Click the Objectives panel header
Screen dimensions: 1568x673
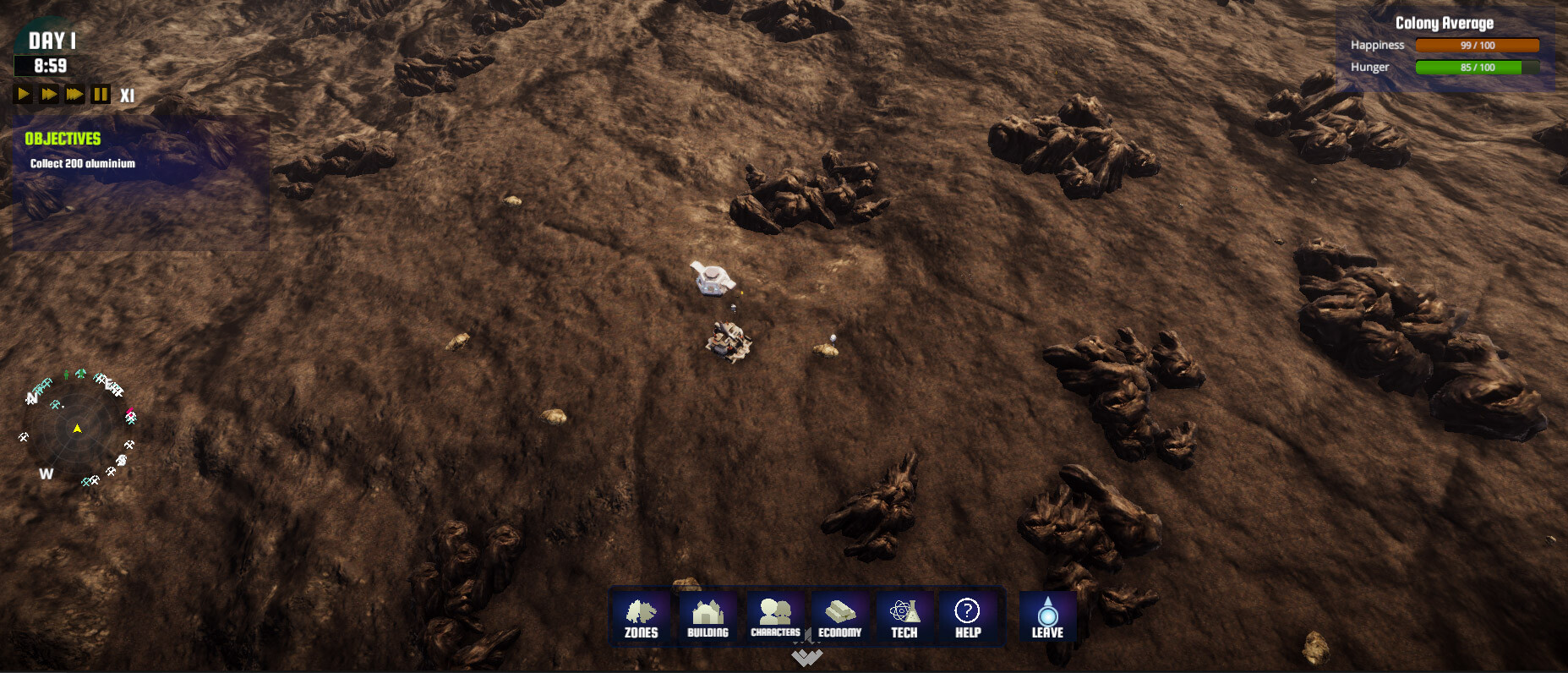[x=63, y=139]
